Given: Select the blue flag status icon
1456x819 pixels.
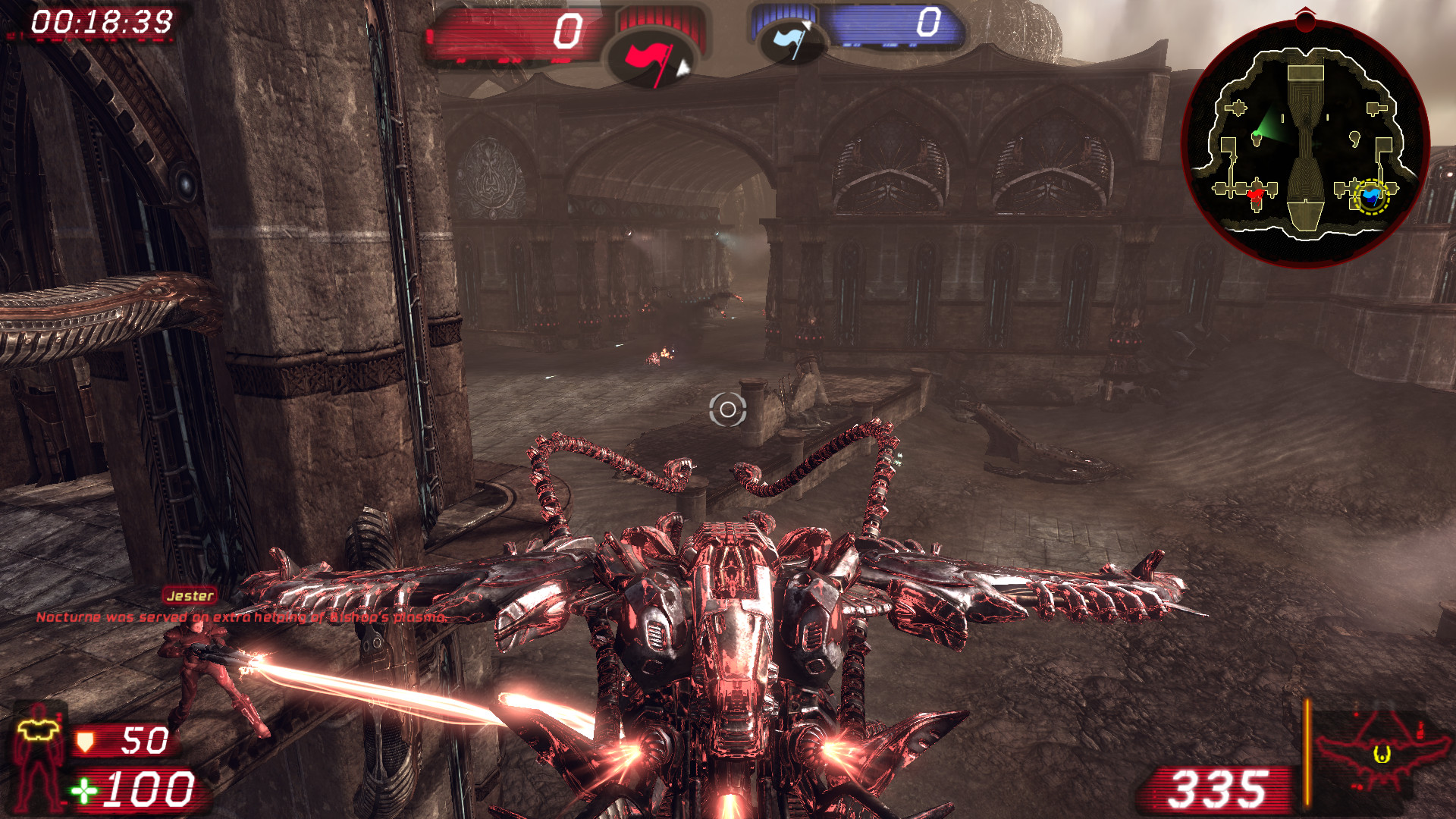Looking at the screenshot, I should (791, 39).
